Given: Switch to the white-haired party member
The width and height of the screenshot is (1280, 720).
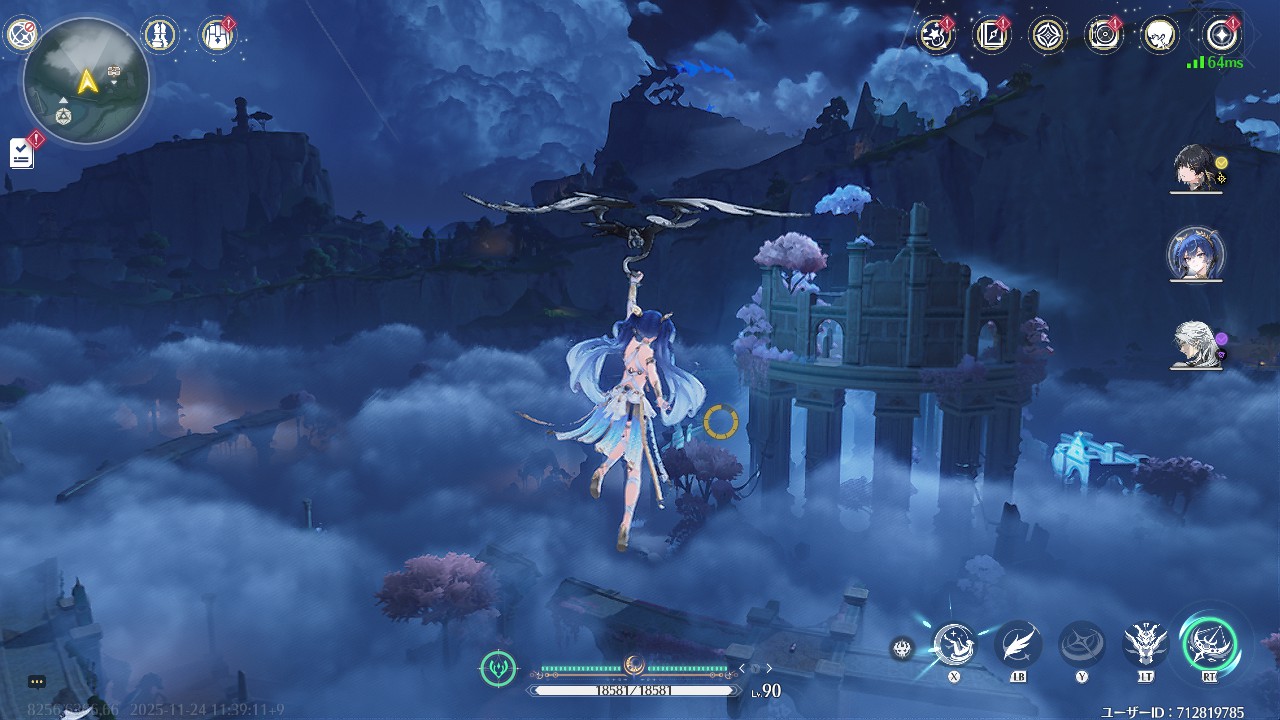Looking at the screenshot, I should (1197, 345).
